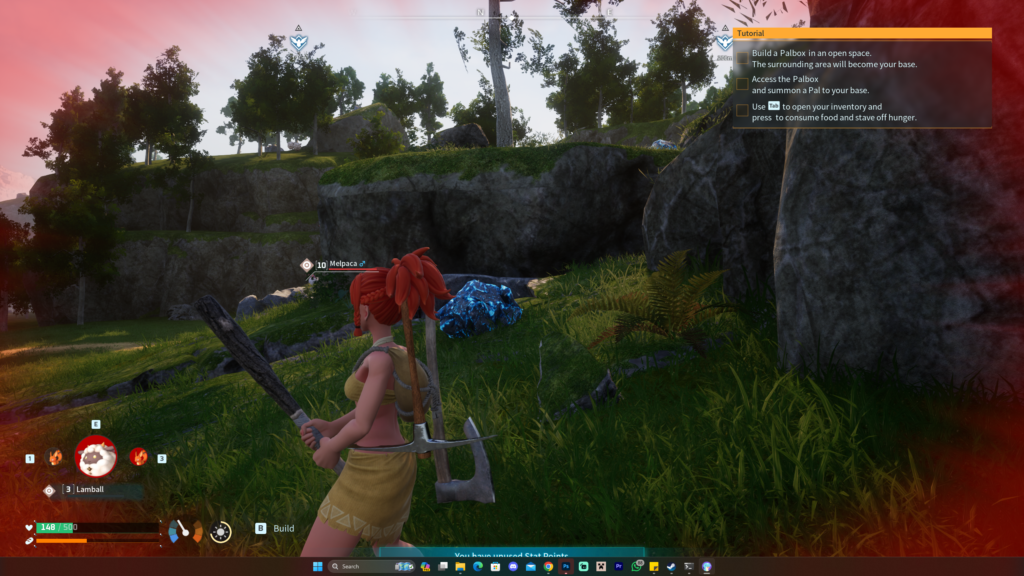Click the Melpaca level 10 nameplate

tap(342, 265)
